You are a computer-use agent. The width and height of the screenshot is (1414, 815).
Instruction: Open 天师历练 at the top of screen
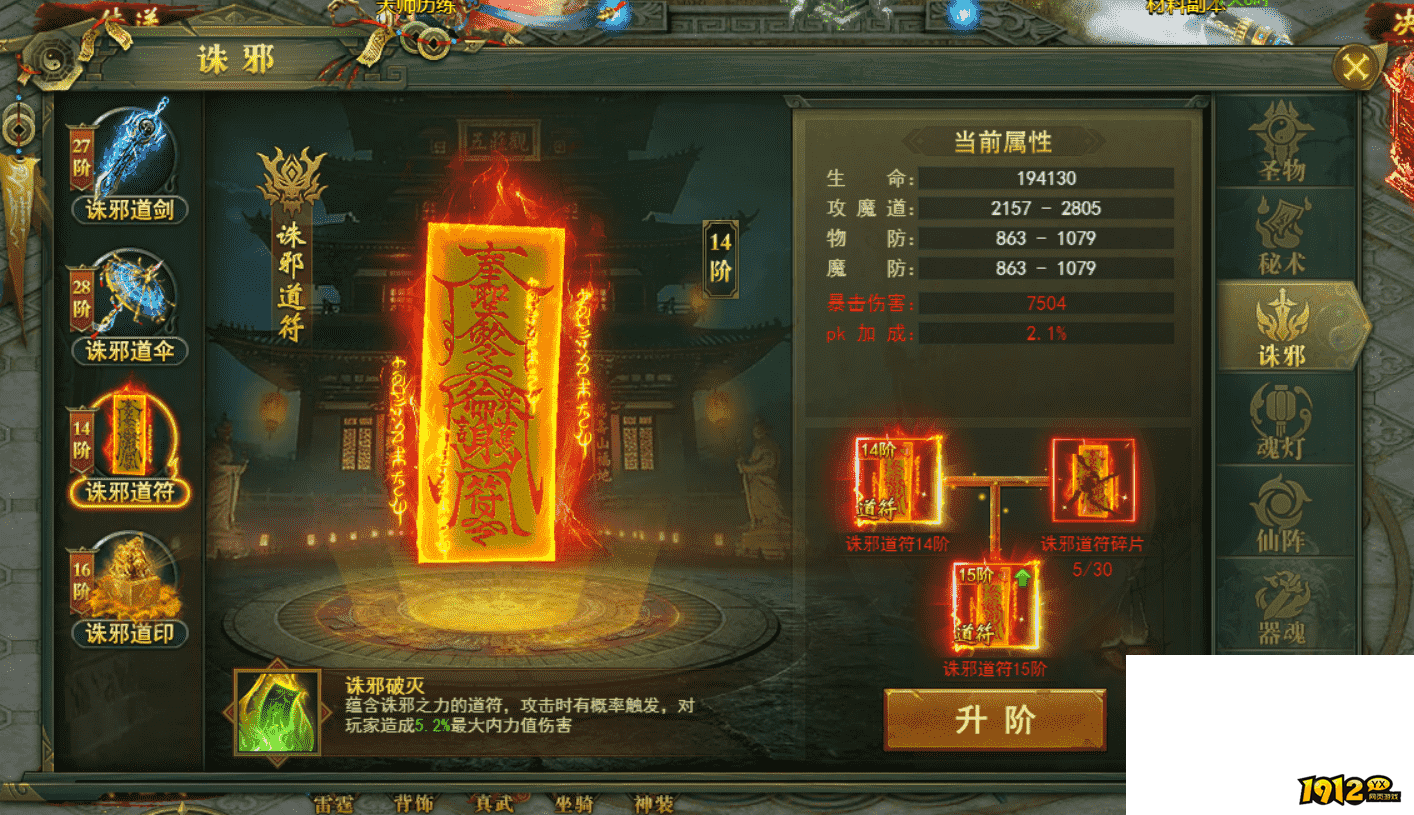coord(417,5)
